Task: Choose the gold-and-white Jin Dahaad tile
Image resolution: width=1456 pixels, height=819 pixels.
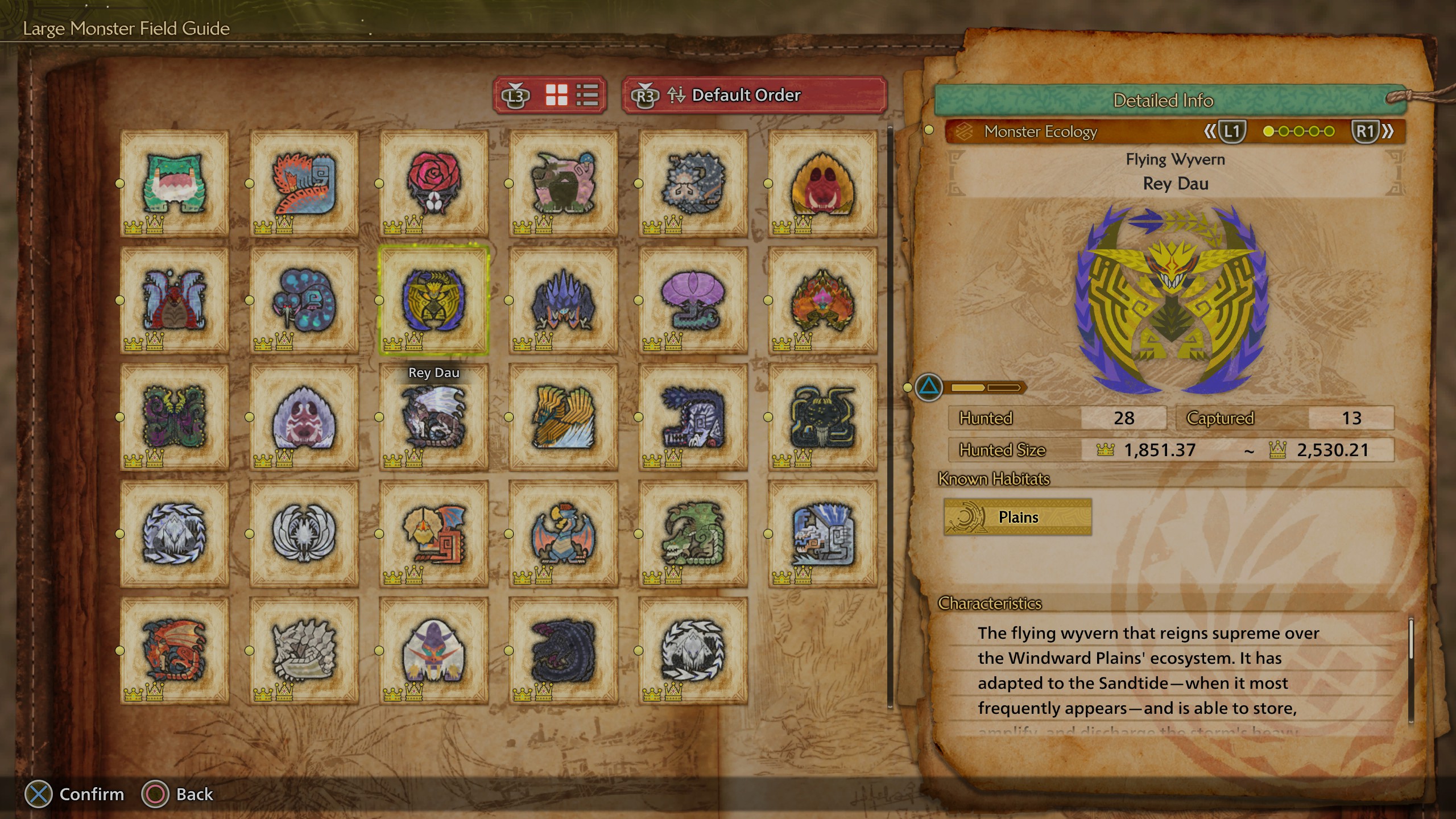Action: click(x=563, y=417)
